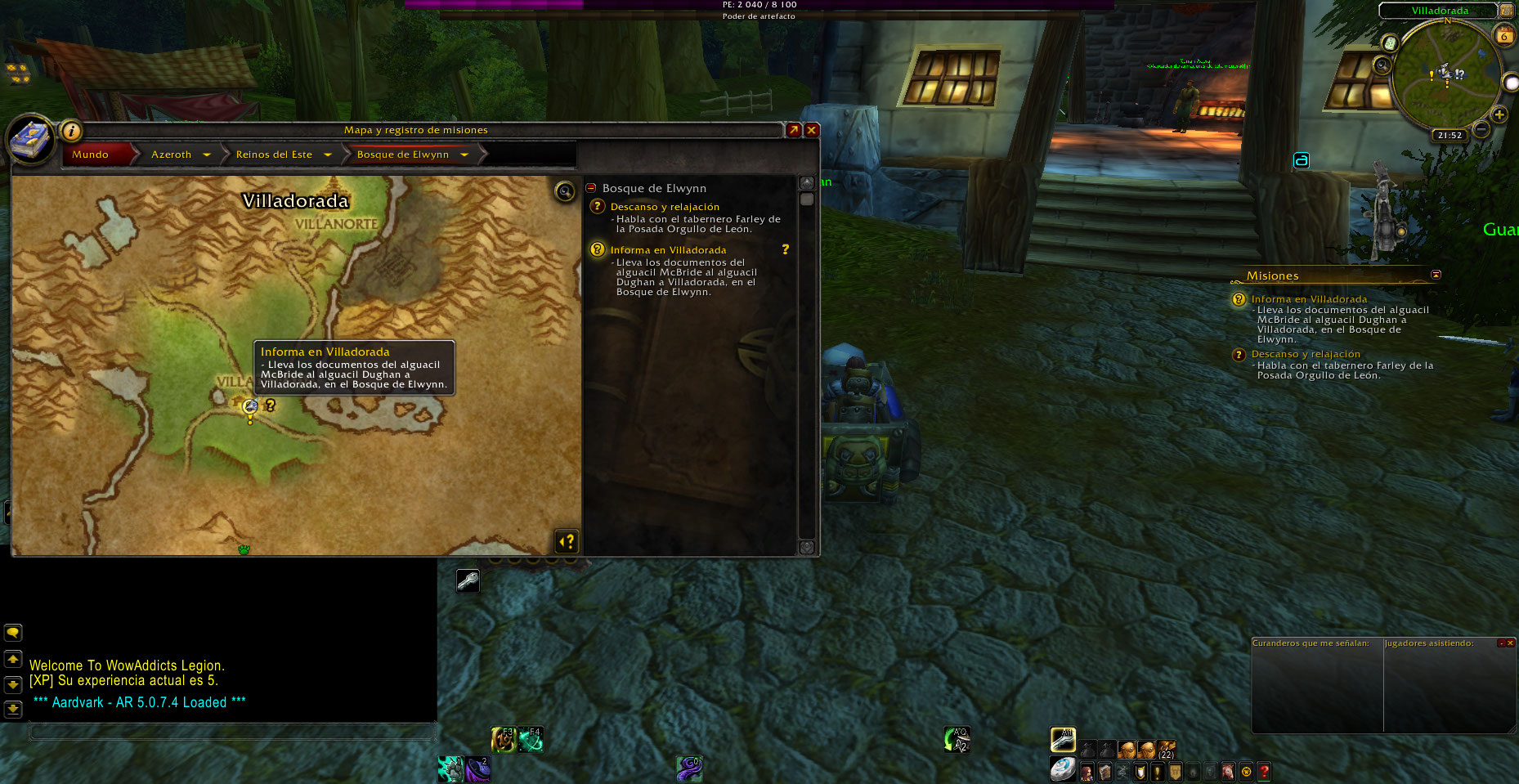Open the Bosque de Elwynn dropdown
Screen dimensions: 1519x784
coord(464,155)
